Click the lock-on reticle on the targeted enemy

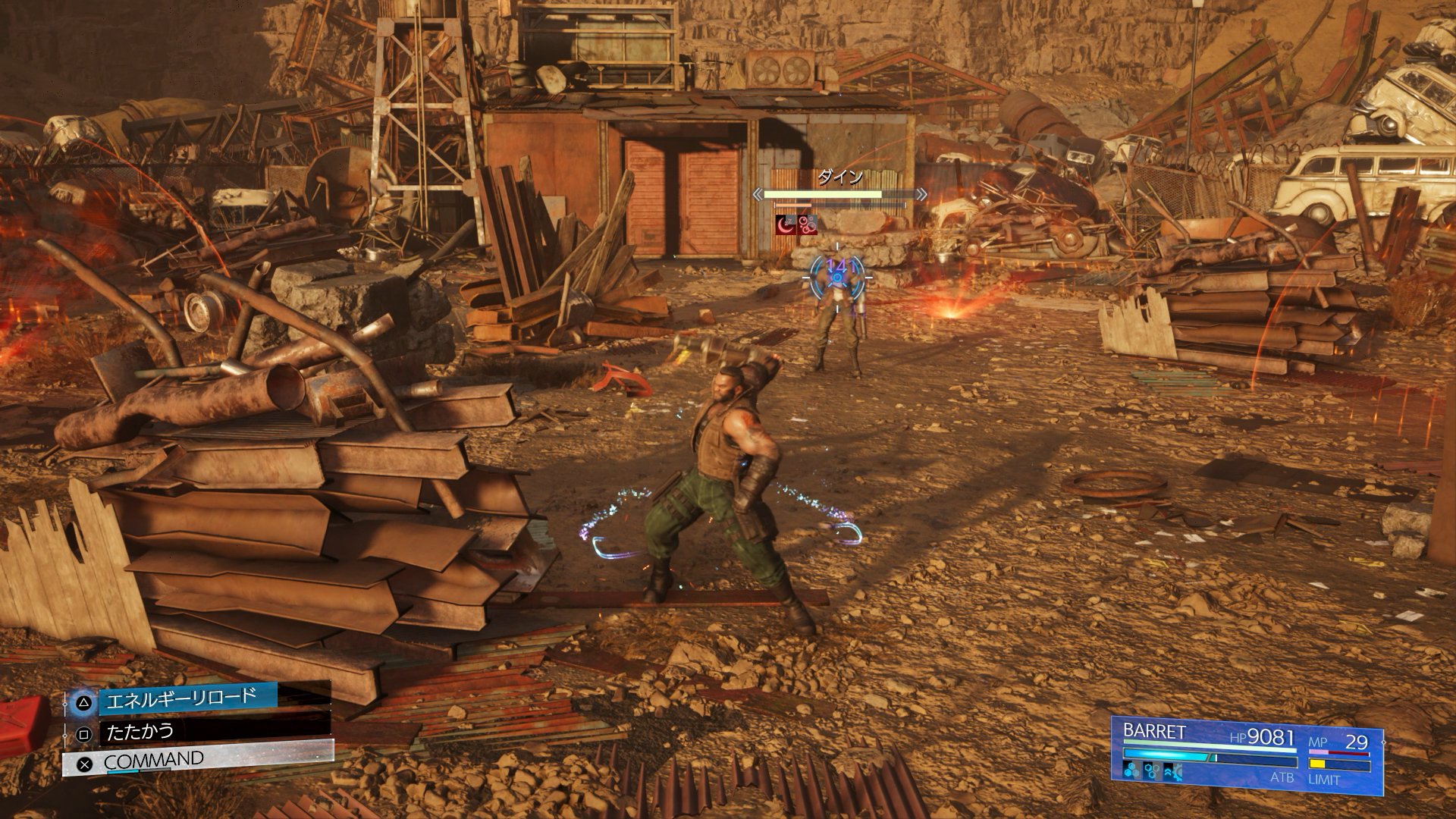coord(837,278)
